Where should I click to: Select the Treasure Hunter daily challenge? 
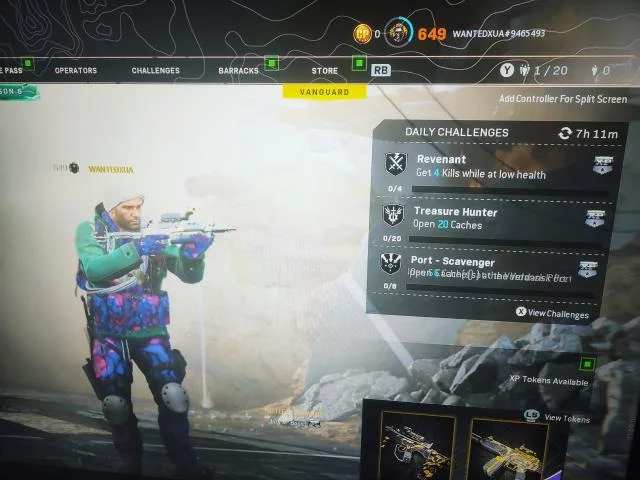tap(491, 219)
